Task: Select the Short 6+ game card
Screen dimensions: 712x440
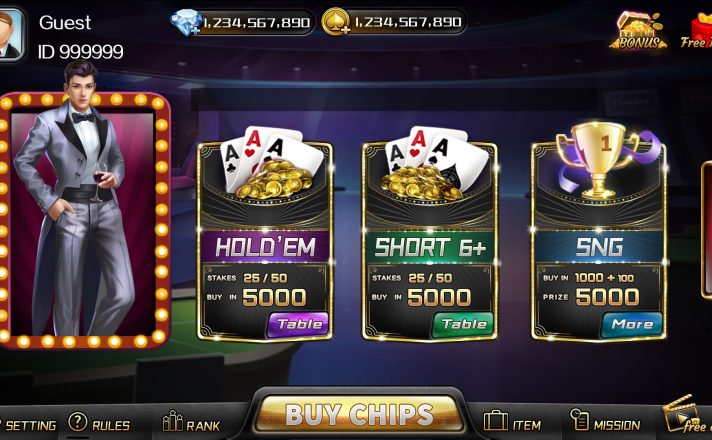Action: 428,240
